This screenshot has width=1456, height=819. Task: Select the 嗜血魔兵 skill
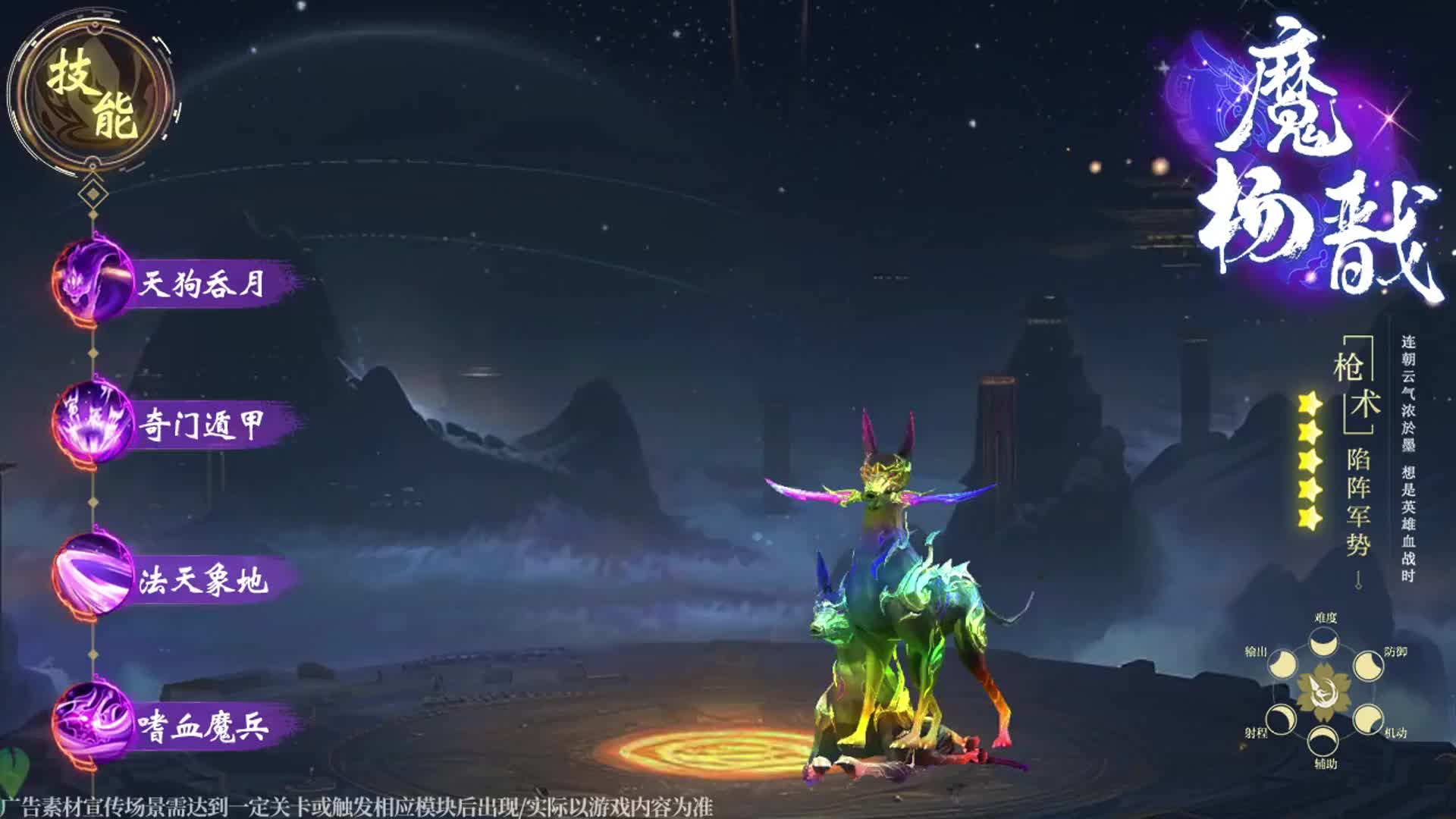(174, 726)
